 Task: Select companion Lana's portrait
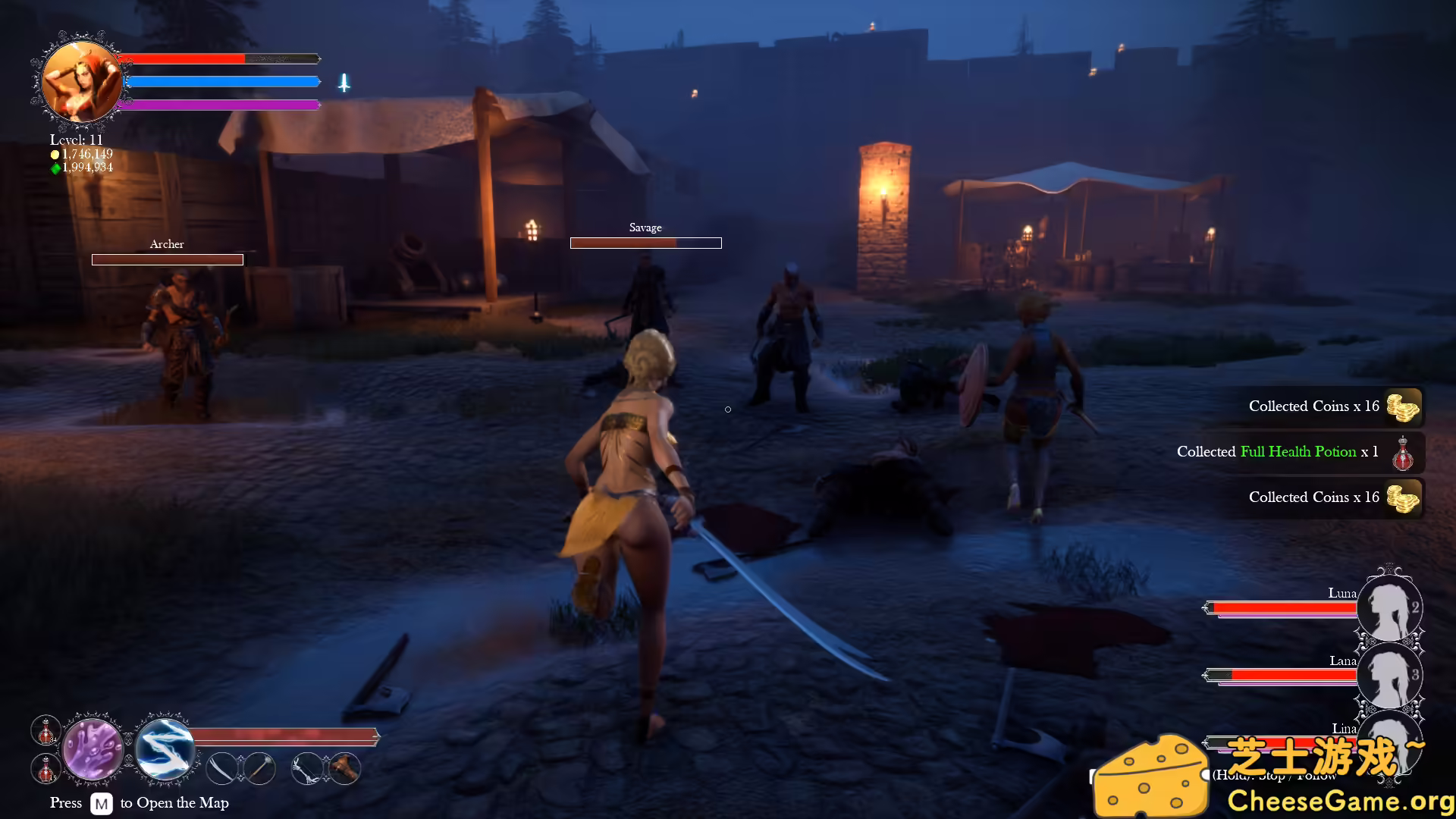[1389, 674]
